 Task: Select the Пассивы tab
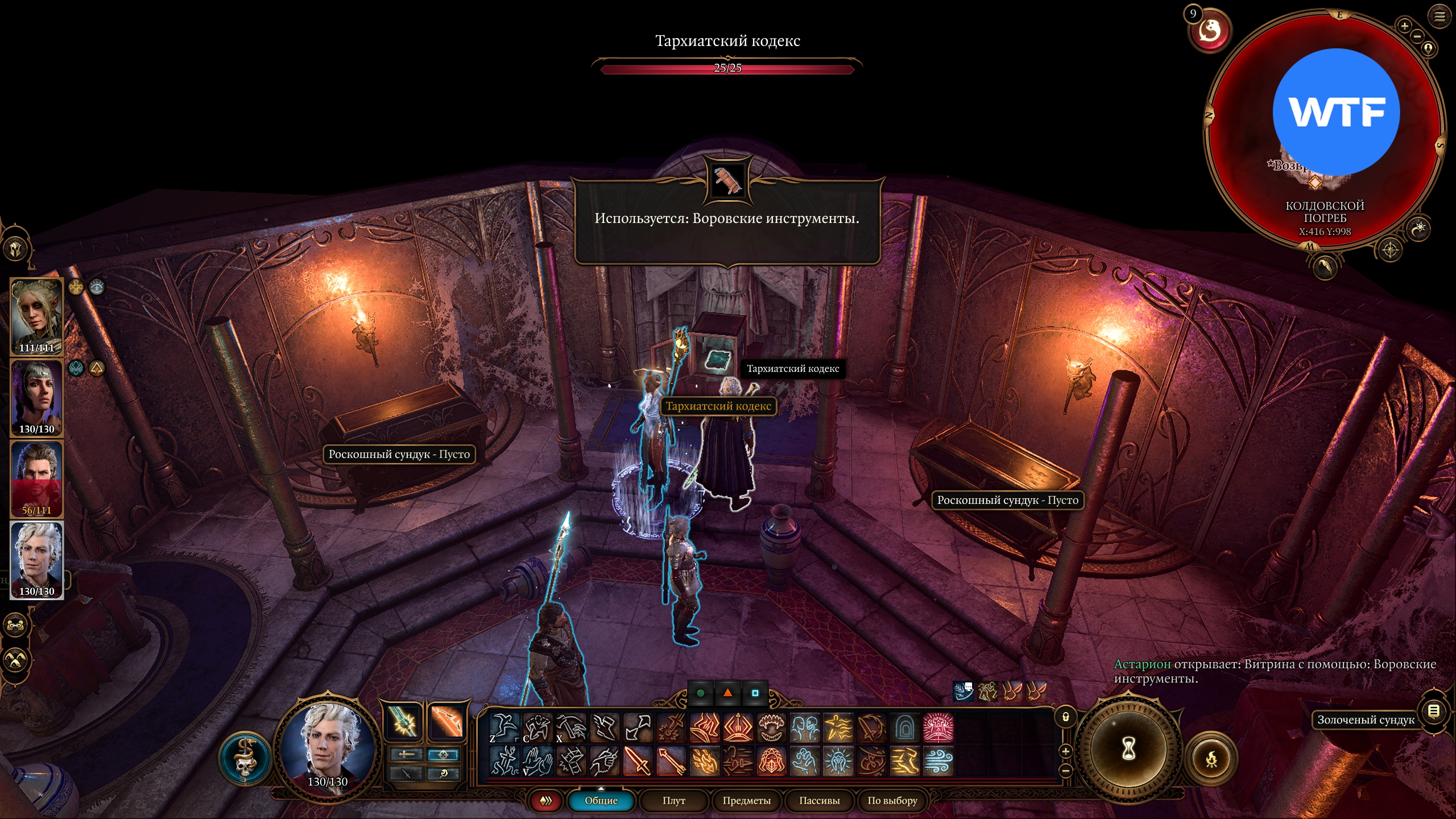coord(819,800)
